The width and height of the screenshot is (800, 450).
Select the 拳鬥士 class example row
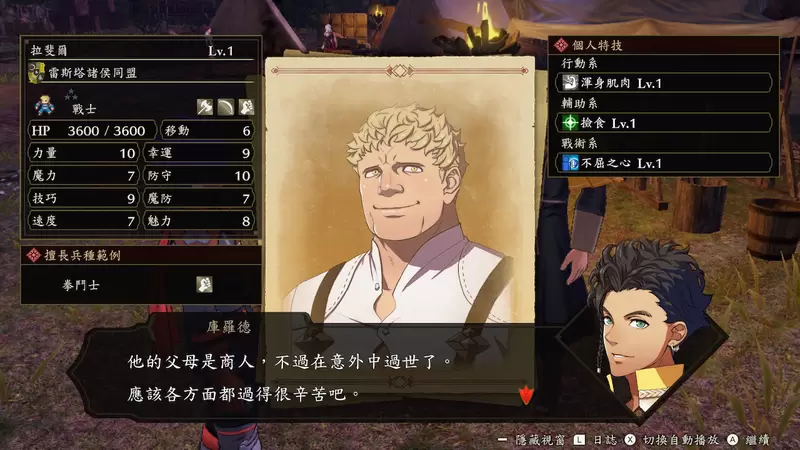point(140,284)
